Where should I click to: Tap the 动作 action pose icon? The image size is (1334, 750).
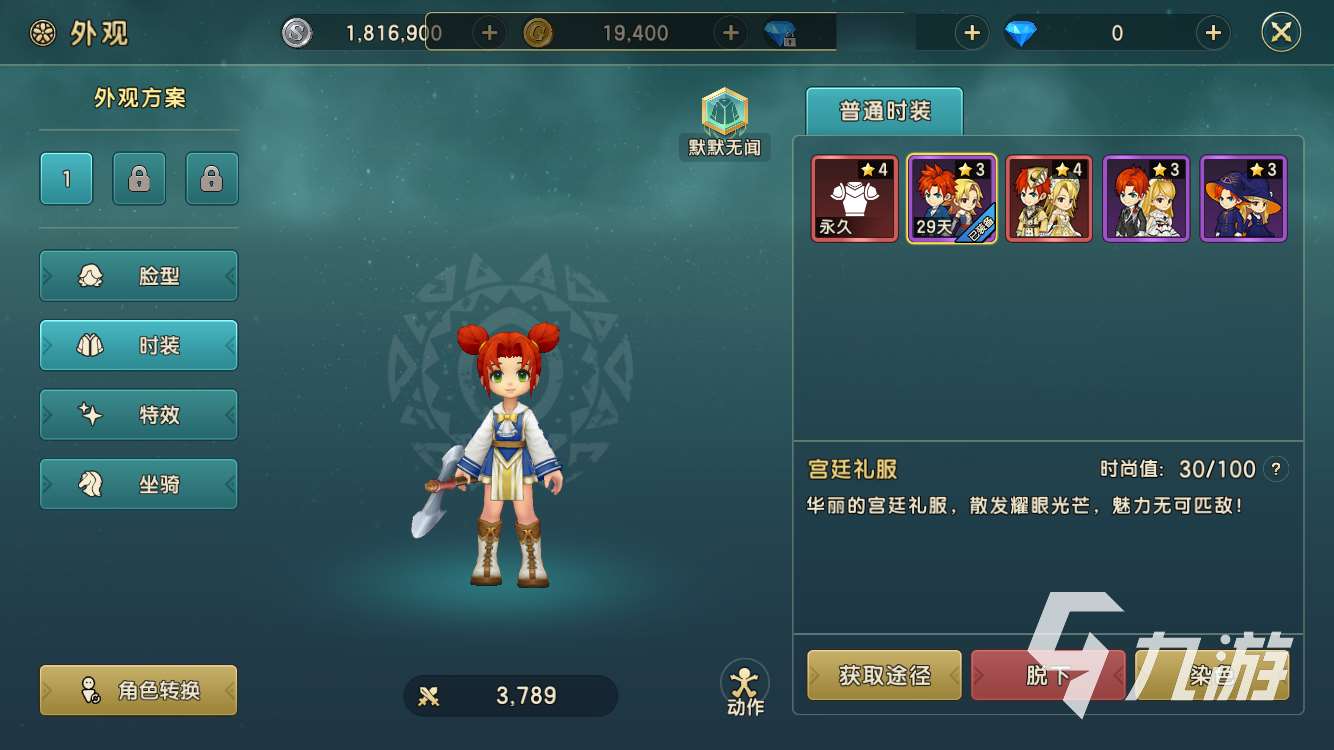[x=744, y=680]
